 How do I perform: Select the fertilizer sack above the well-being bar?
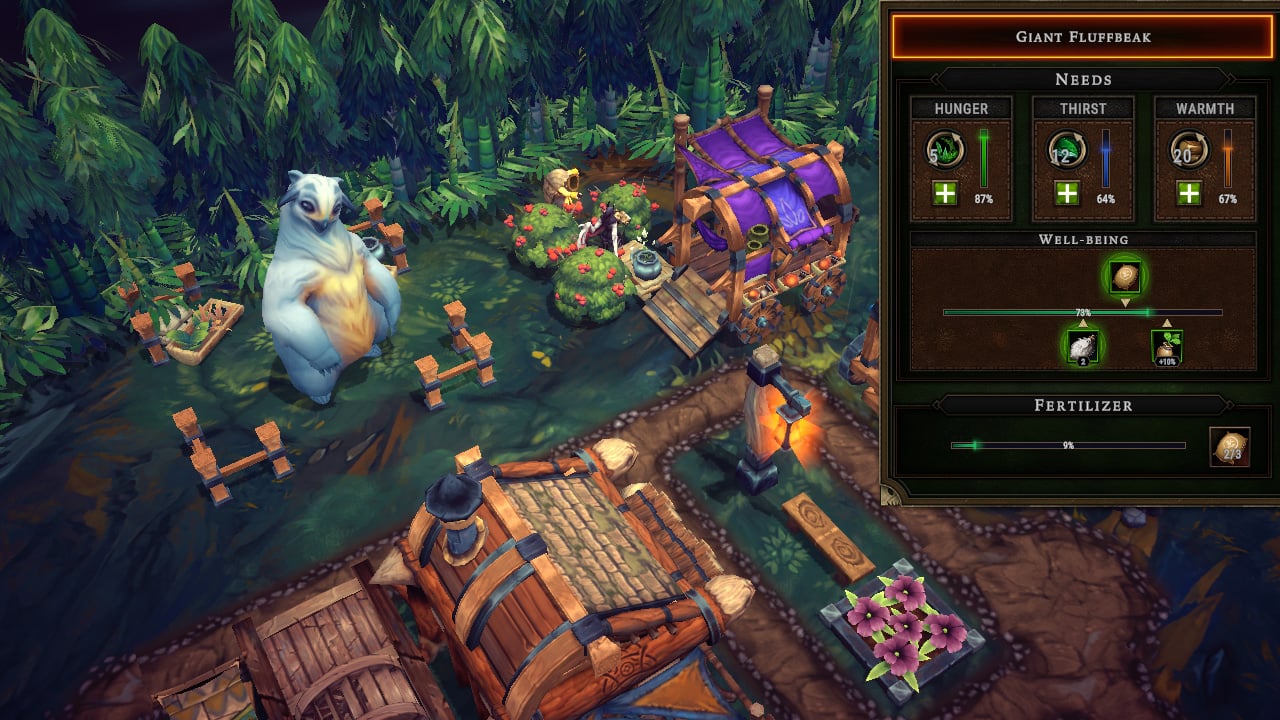tap(1125, 275)
